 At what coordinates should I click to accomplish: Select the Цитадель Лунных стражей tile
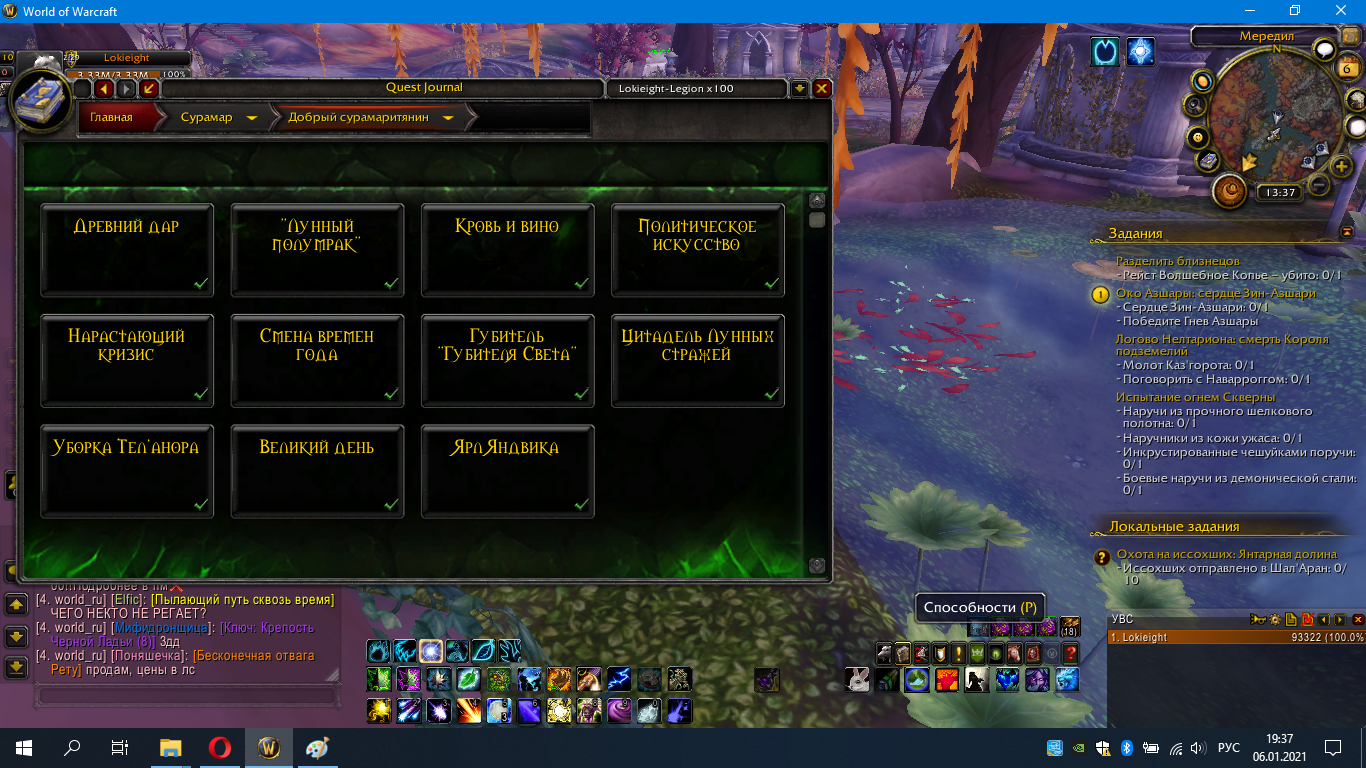697,360
